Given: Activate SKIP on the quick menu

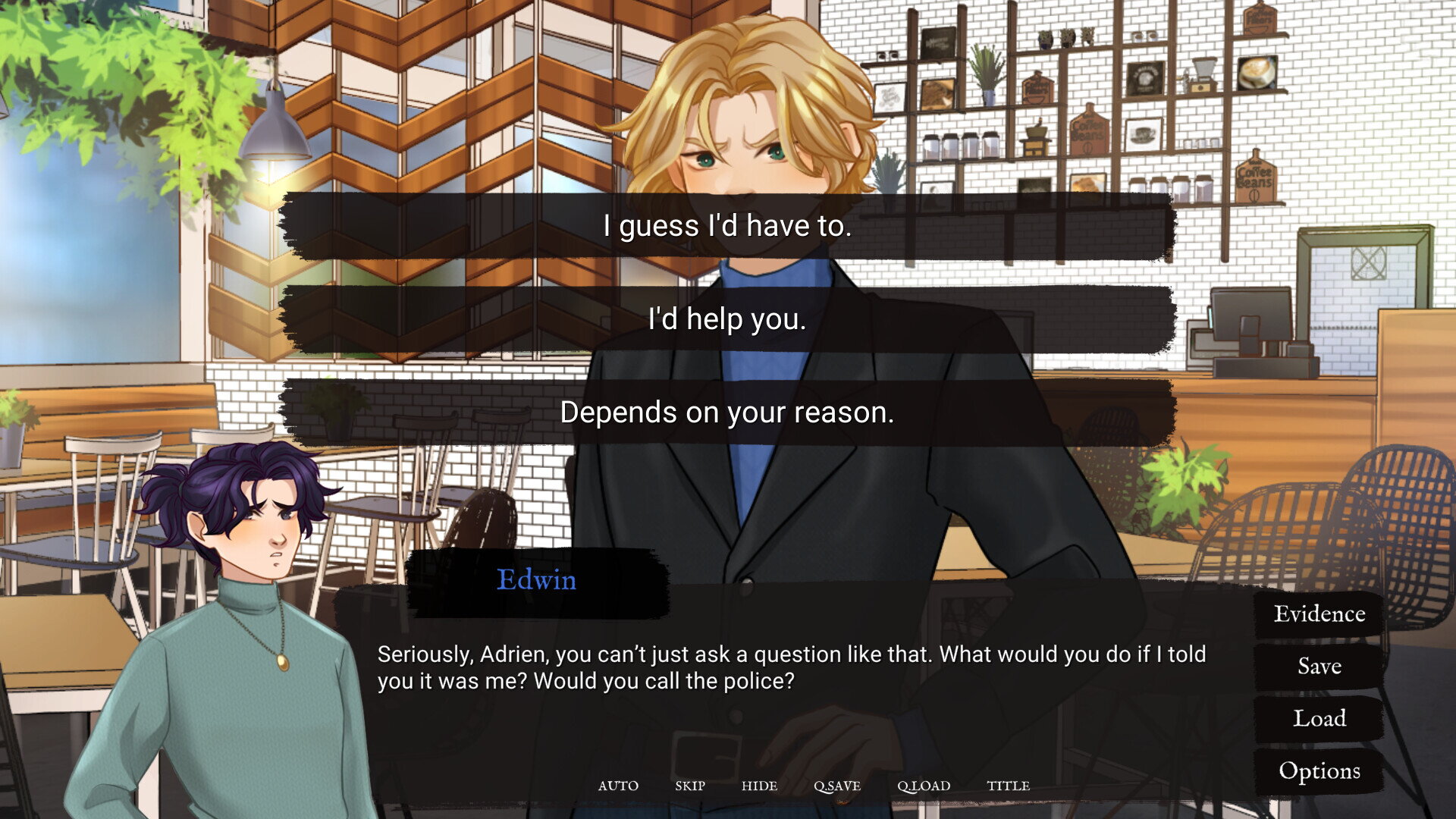Looking at the screenshot, I should coord(690,786).
